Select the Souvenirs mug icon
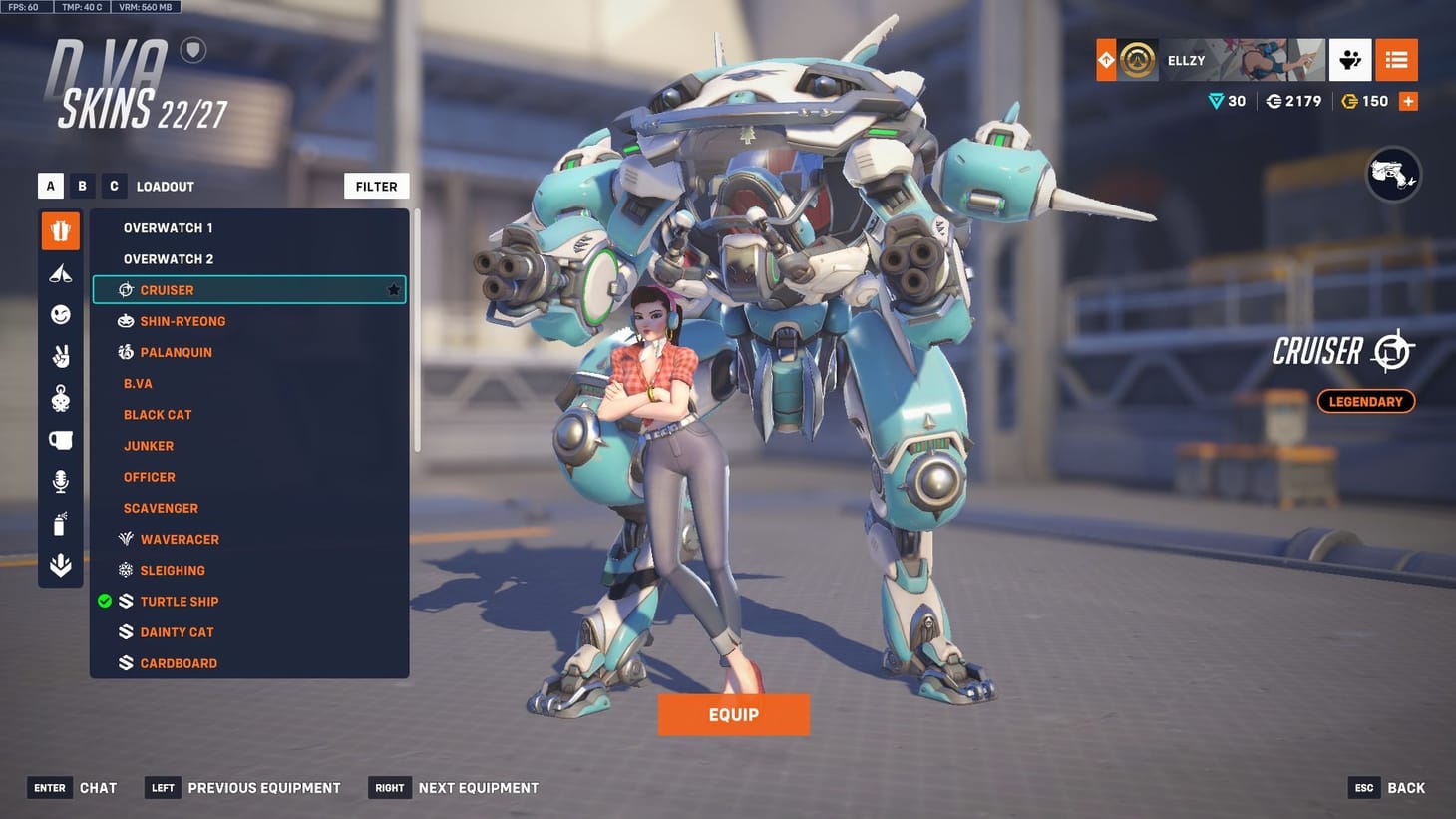Screen dimensions: 1456x819 click(x=60, y=439)
